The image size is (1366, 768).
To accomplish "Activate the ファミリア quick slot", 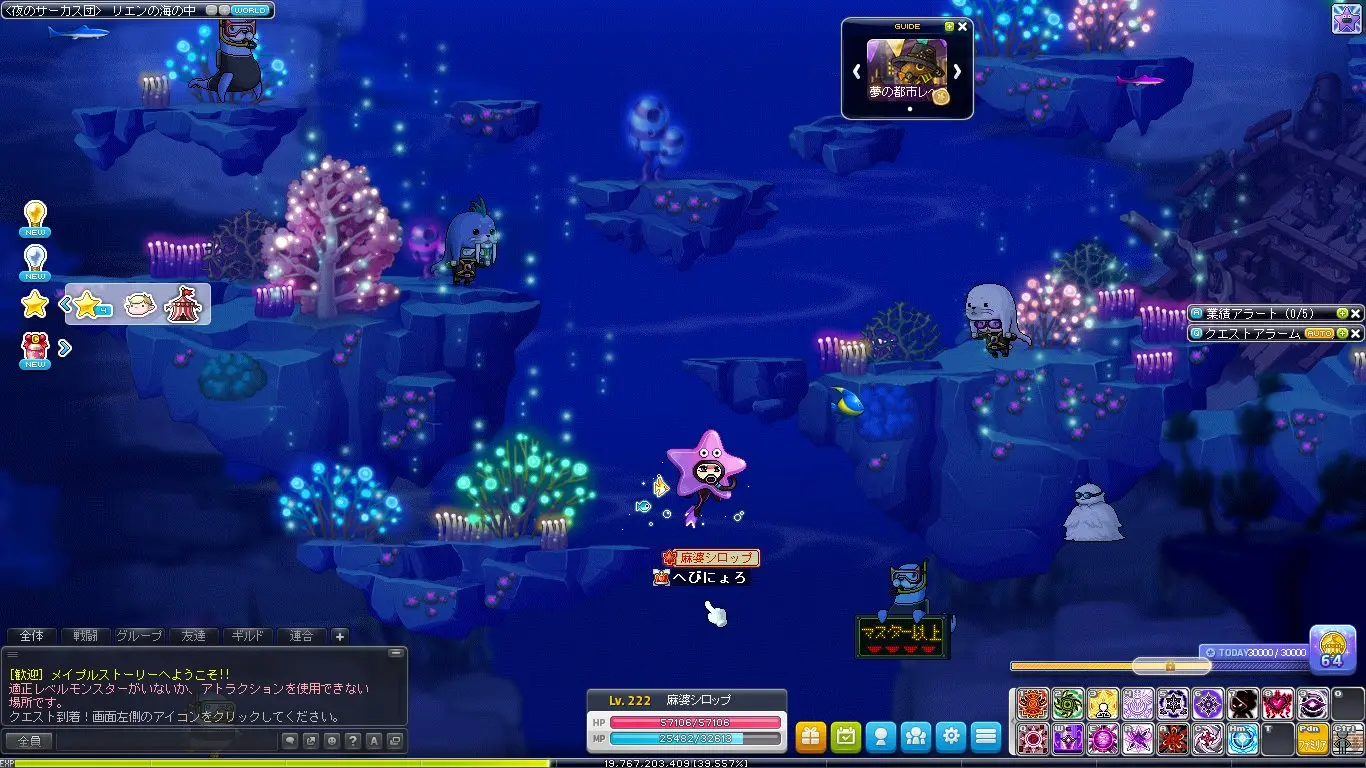I will [x=1312, y=739].
